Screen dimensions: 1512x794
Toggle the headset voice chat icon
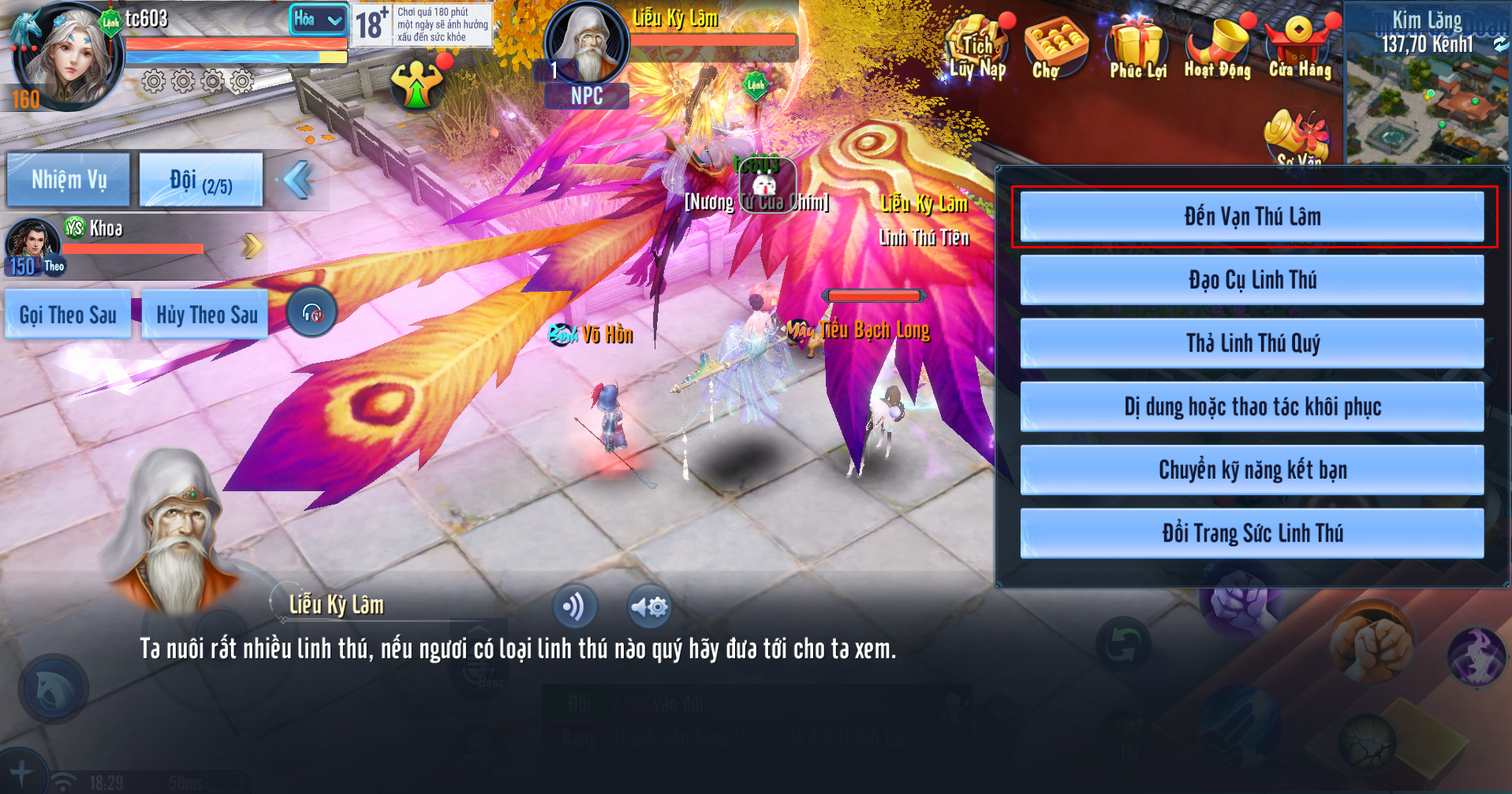(x=312, y=313)
